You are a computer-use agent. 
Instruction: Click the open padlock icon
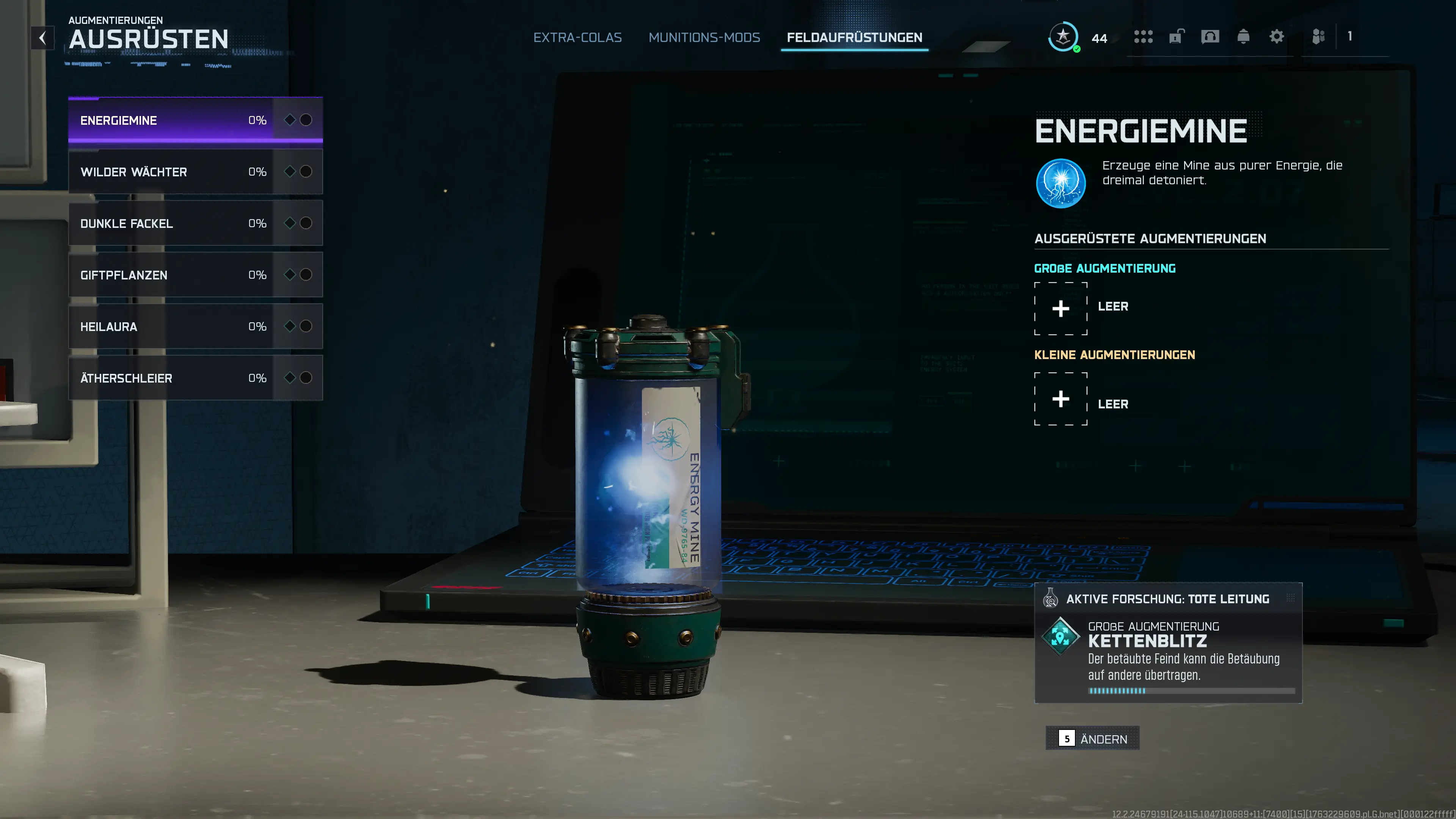tap(1176, 37)
